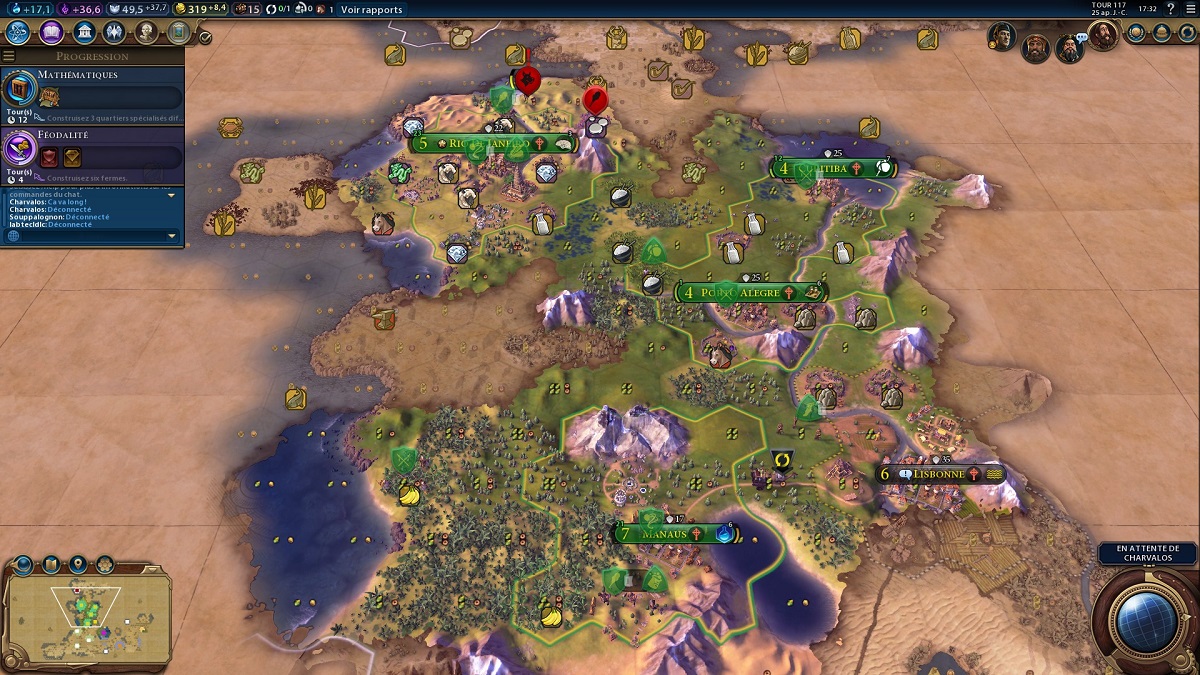1200x675 pixels.
Task: Select the leader portrait with speech bubble
Action: pos(1070,47)
